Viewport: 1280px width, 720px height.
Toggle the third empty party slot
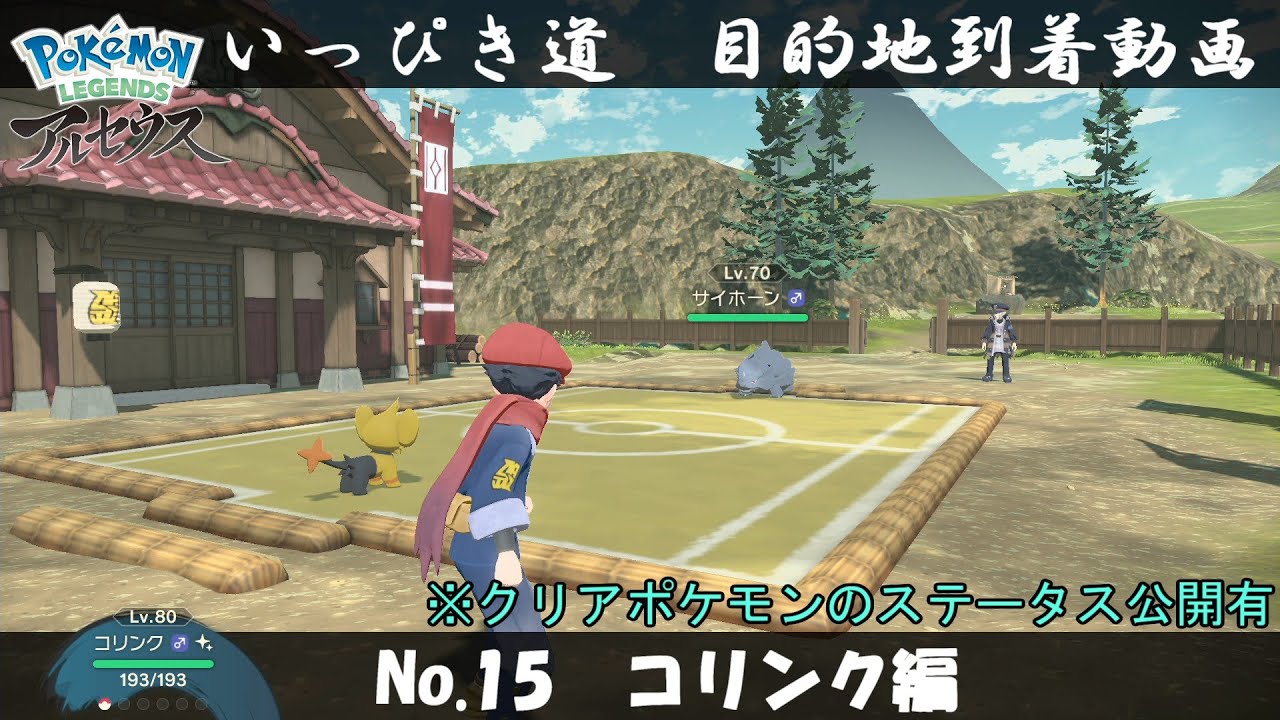[x=141, y=704]
